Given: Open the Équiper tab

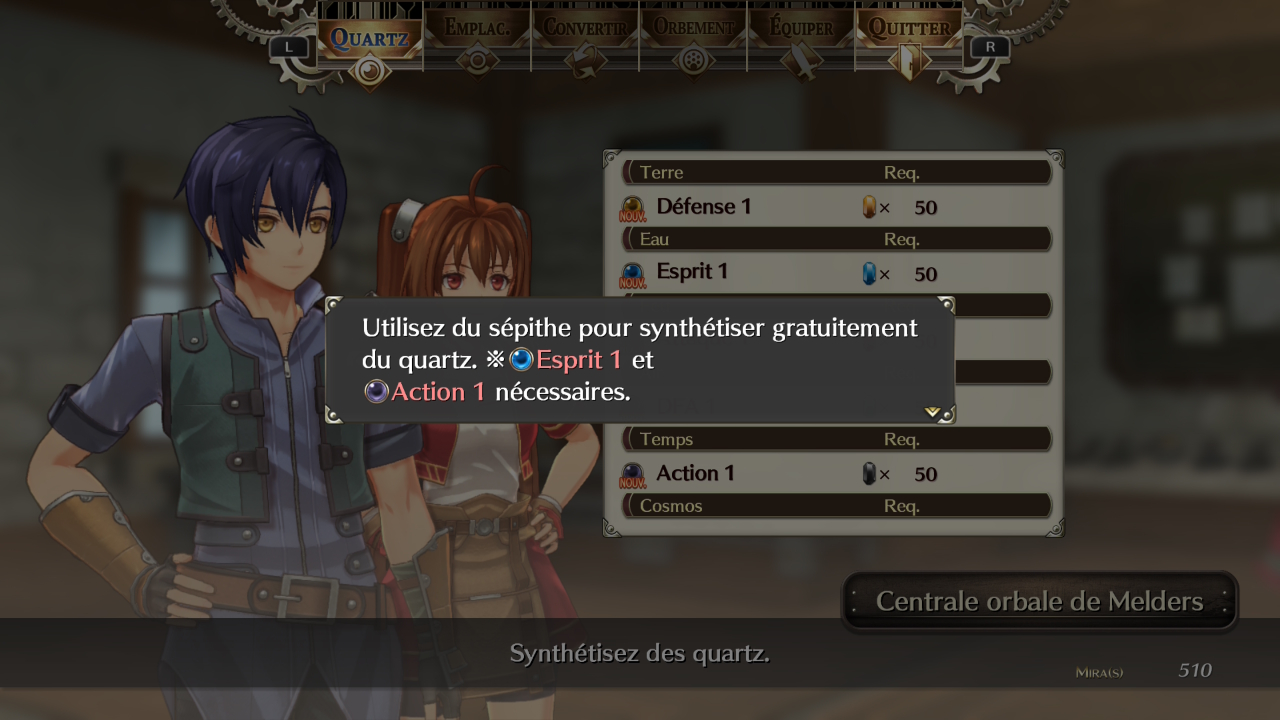Looking at the screenshot, I should [800, 40].
